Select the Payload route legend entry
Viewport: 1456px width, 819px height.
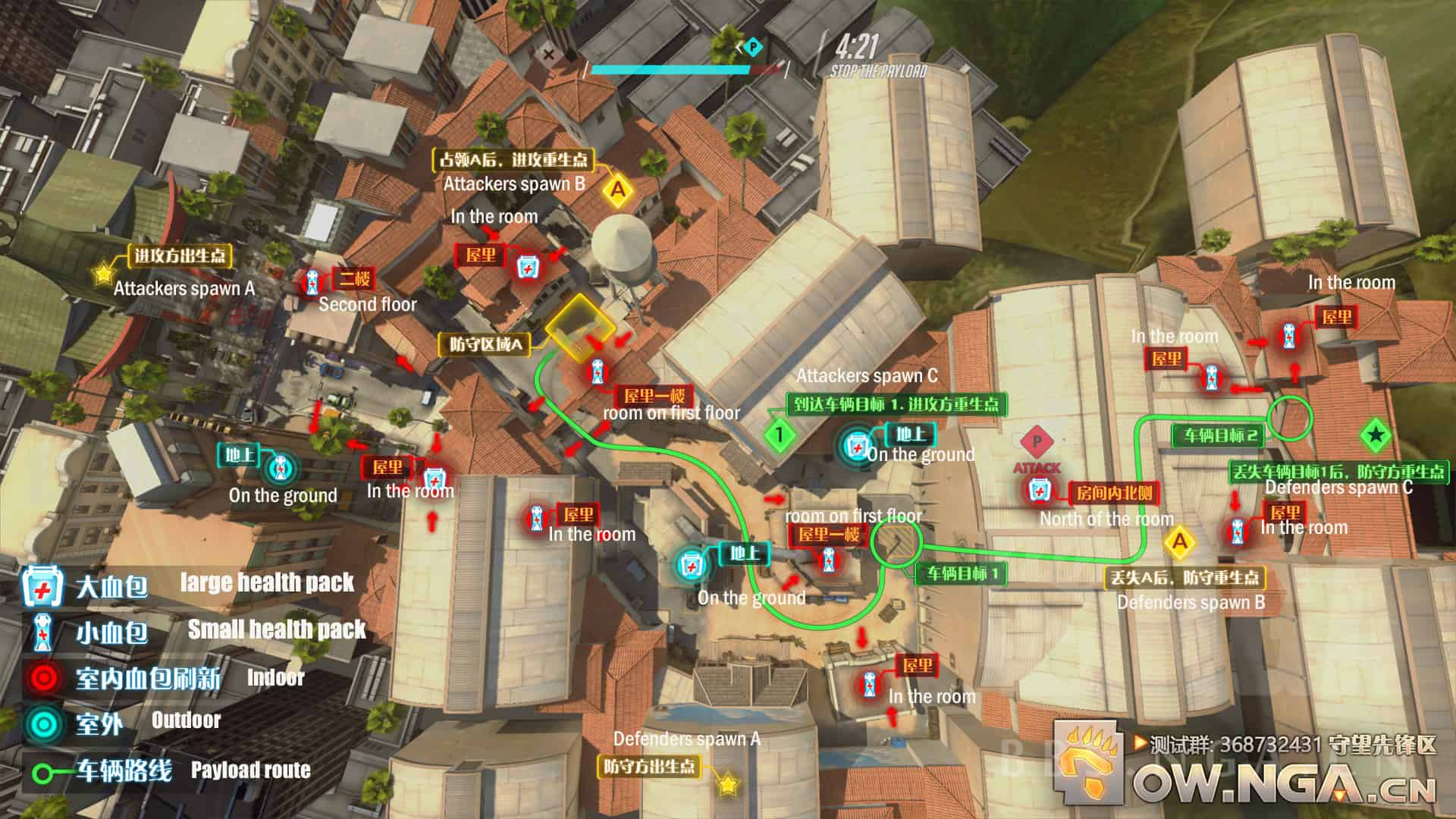pos(44,773)
